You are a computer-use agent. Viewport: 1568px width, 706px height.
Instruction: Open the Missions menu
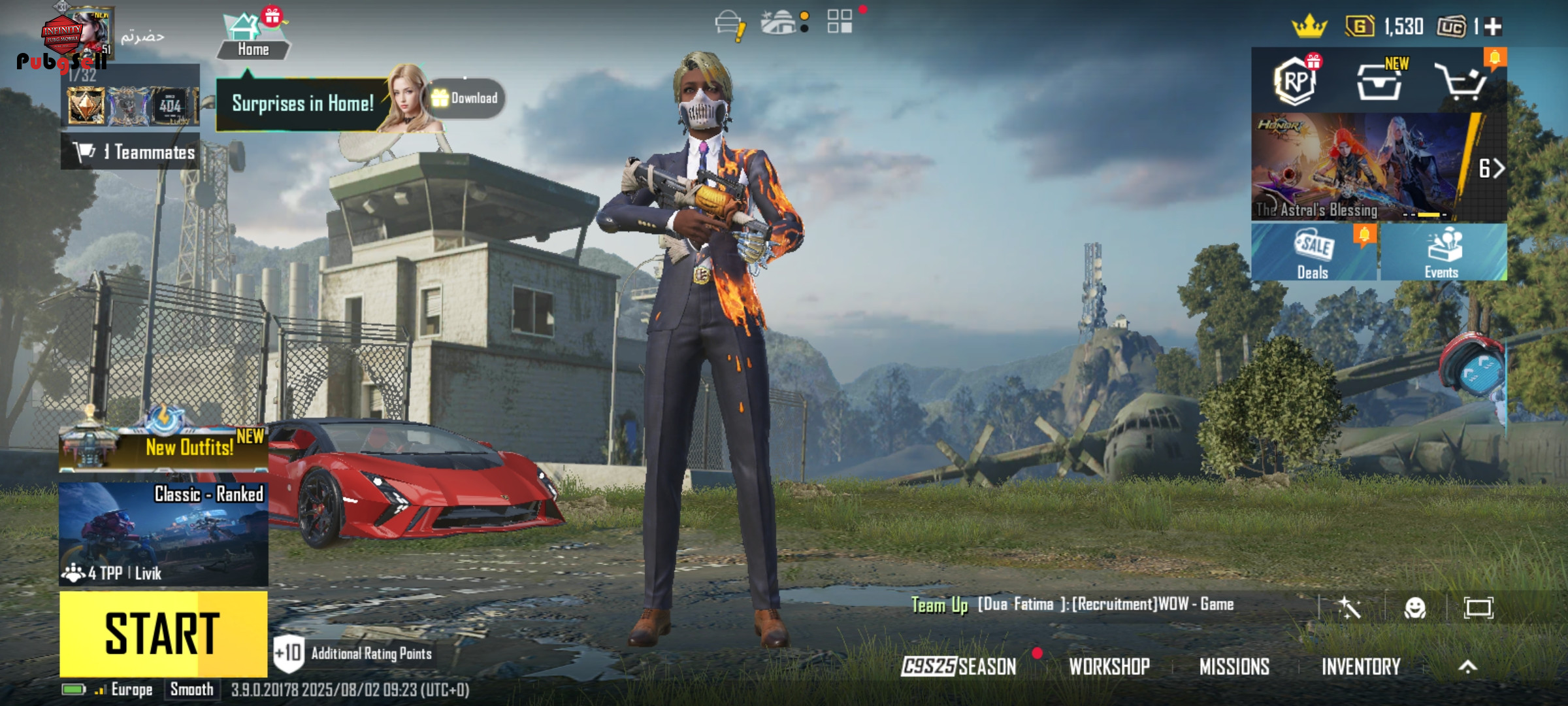coord(1234,666)
